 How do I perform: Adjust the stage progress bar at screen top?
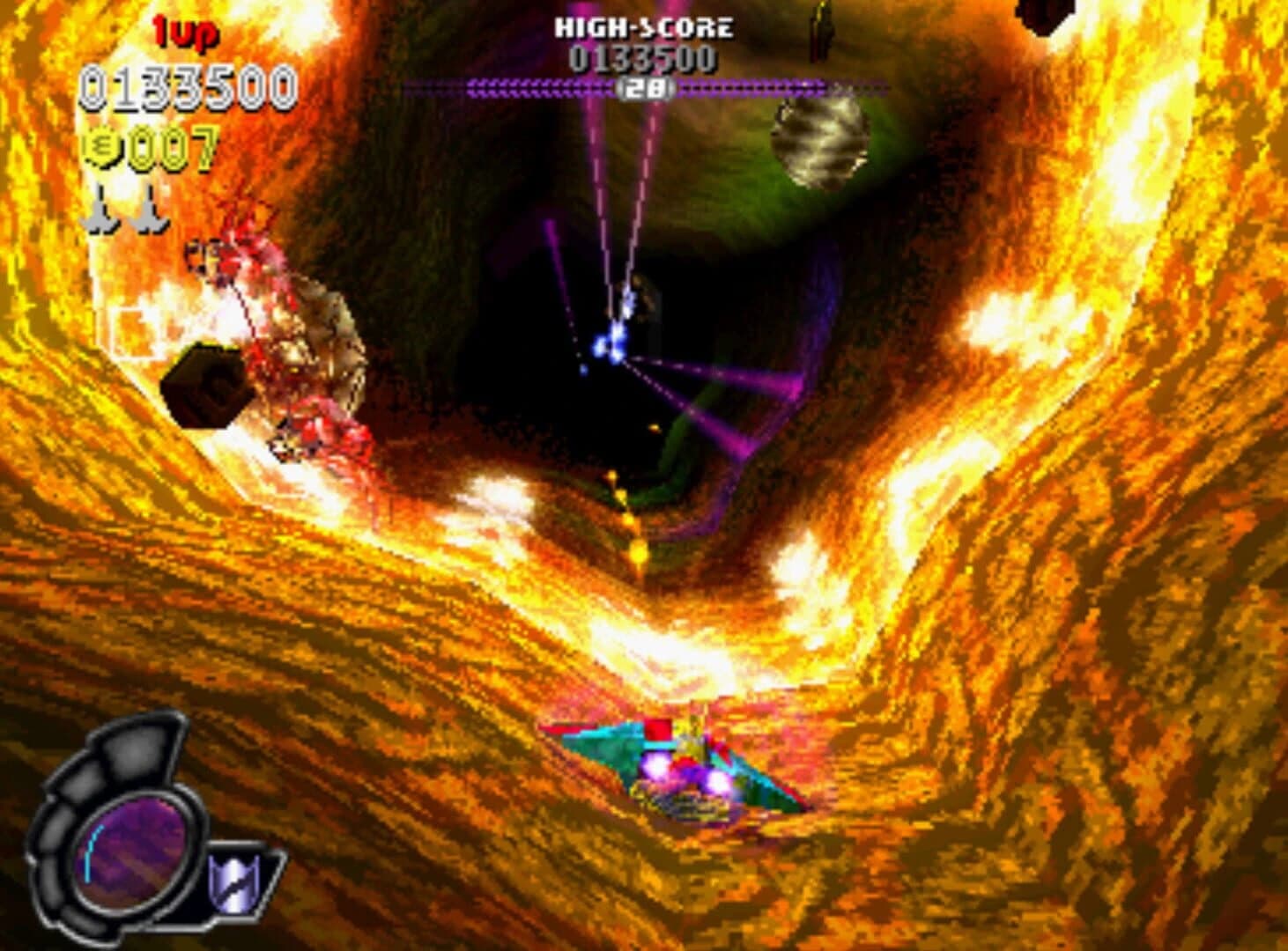(x=647, y=87)
